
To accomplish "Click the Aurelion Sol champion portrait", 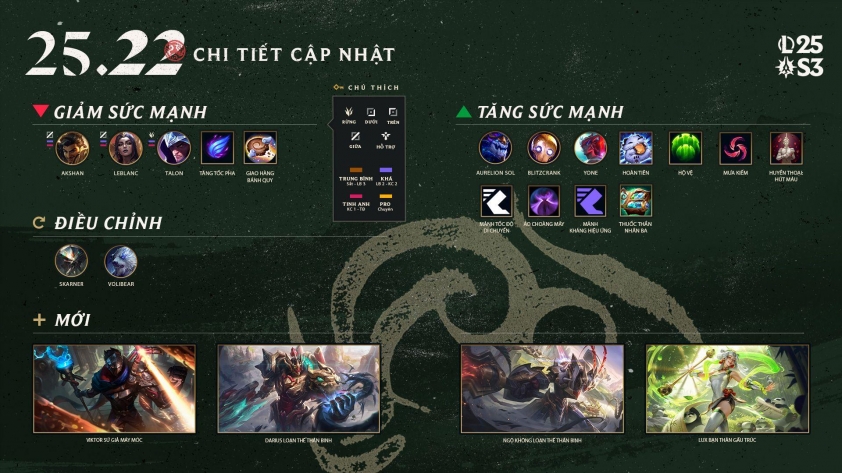I will click(x=495, y=148).
